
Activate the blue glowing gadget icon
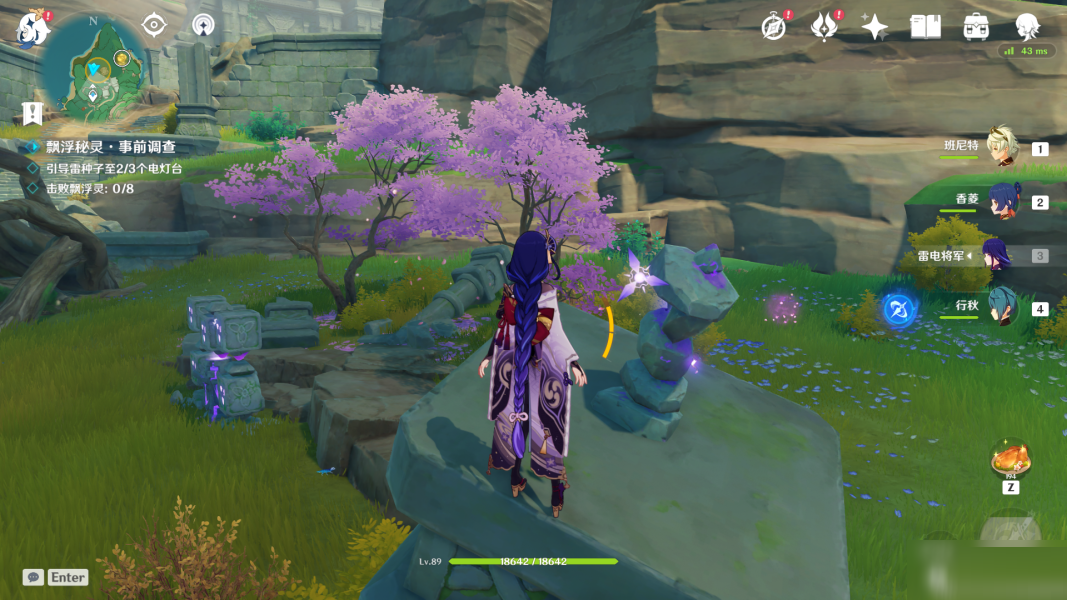899,309
